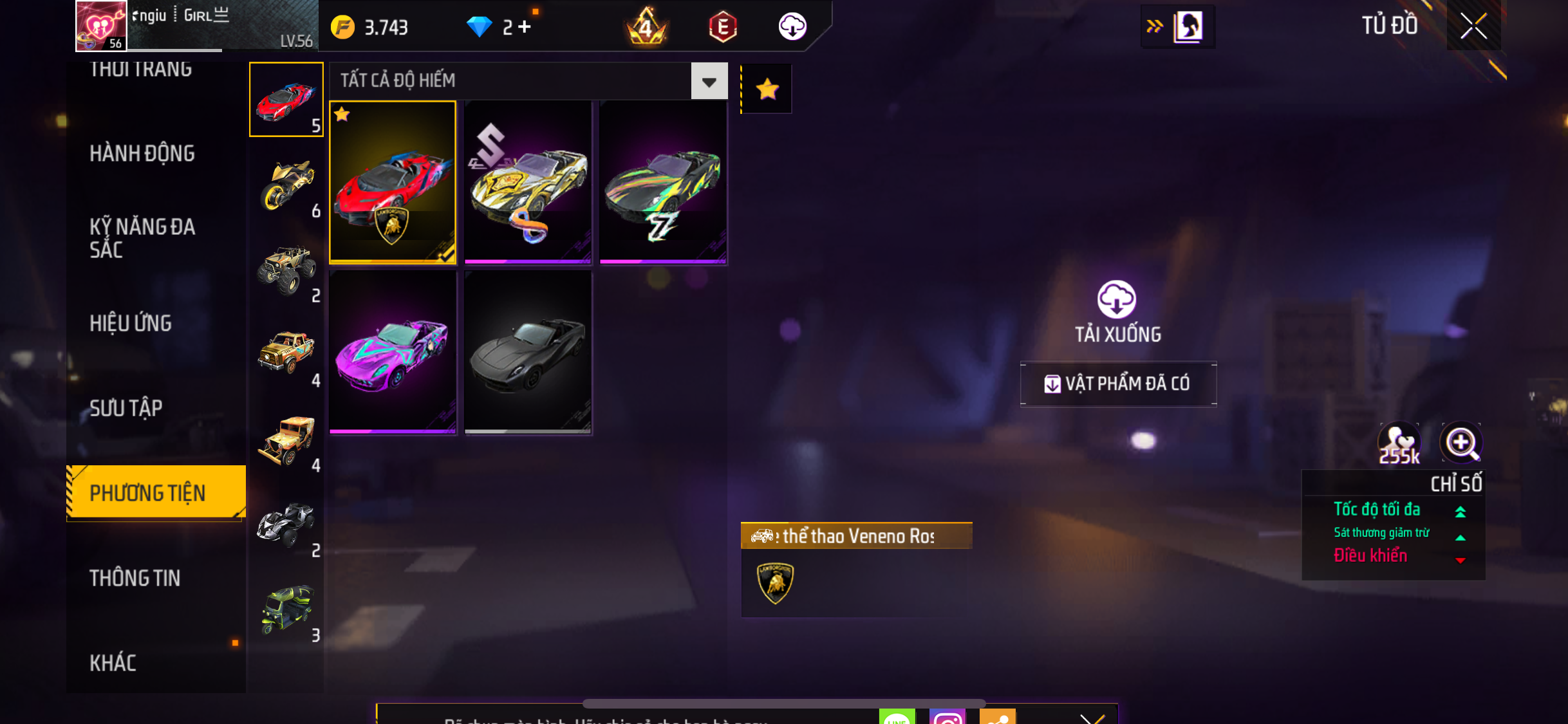Screen dimensions: 1568x724
Task: Pick the black car skin with neon streaks
Action: (663, 182)
